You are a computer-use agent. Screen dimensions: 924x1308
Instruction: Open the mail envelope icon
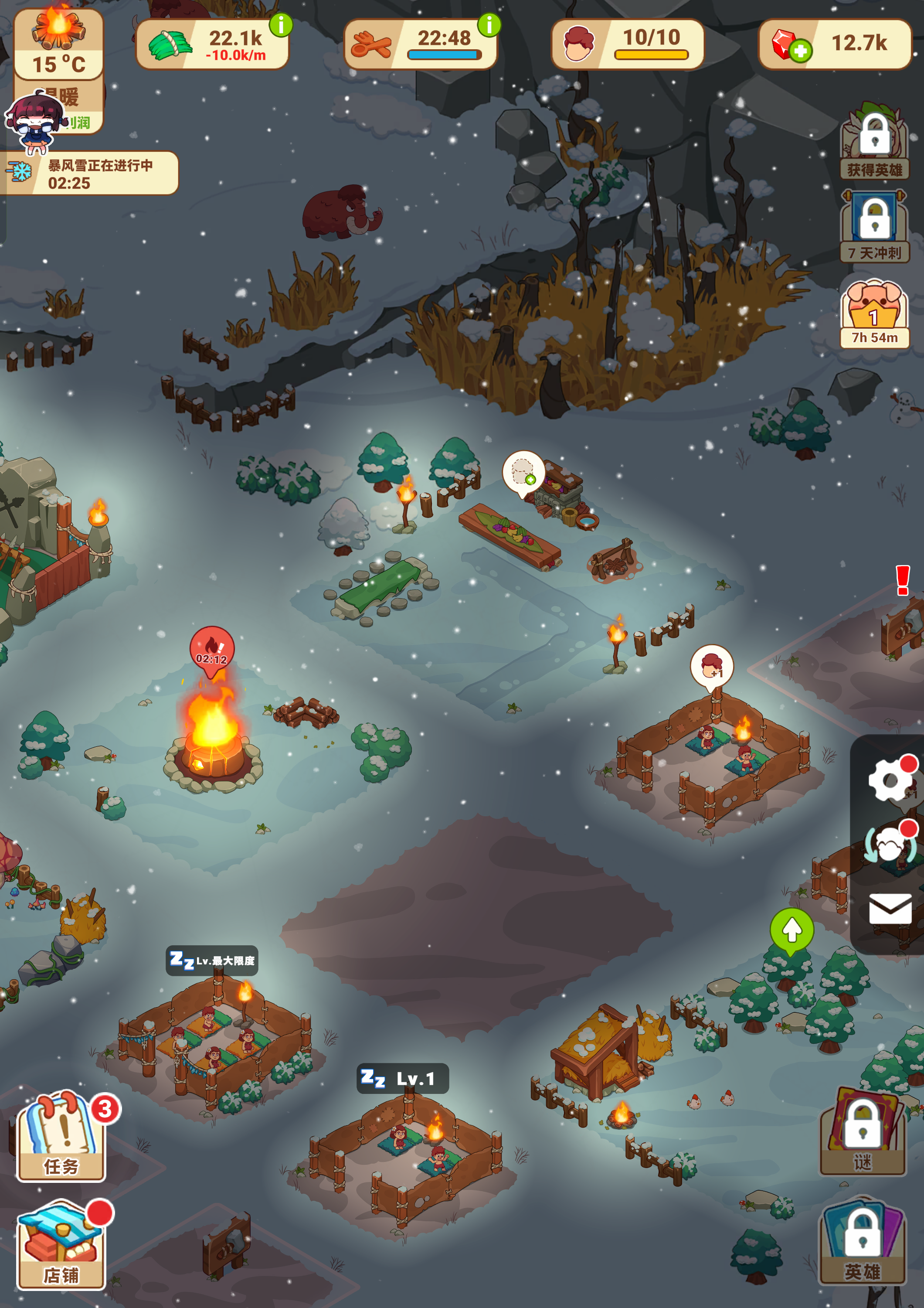point(890,908)
